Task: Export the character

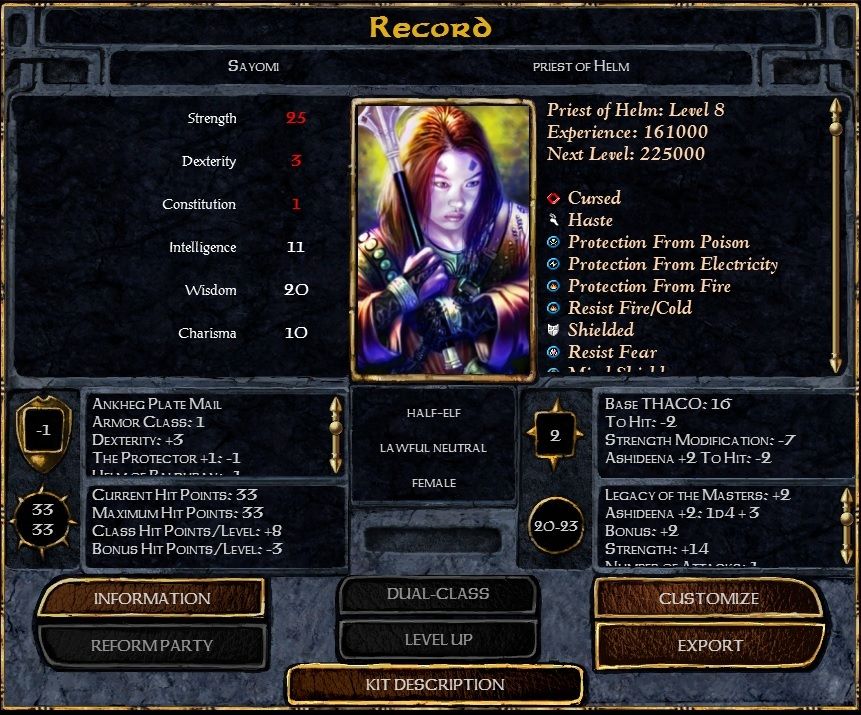Action: coord(710,645)
